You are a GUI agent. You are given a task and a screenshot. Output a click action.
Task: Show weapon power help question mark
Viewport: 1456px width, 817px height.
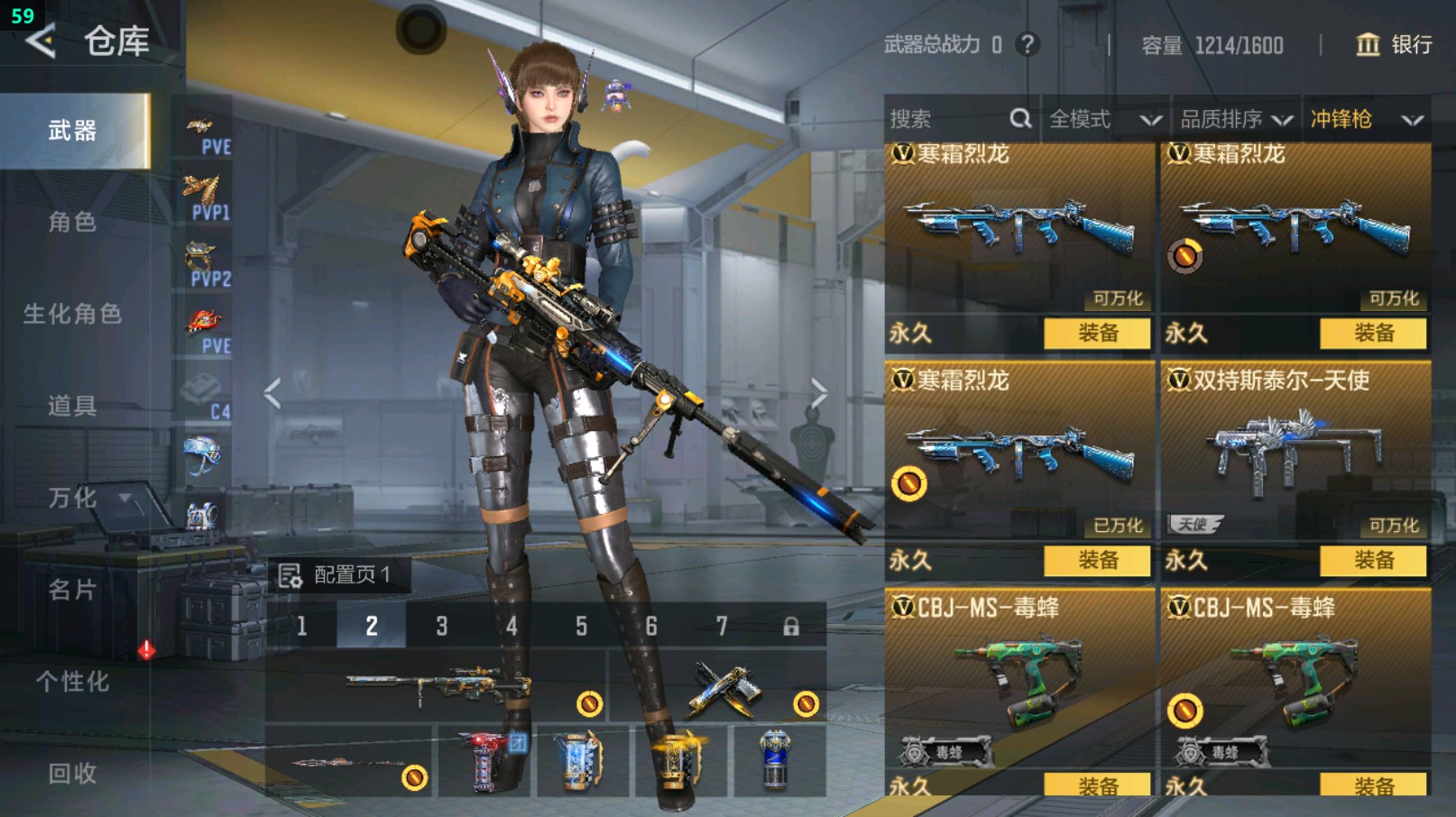pos(1027,44)
